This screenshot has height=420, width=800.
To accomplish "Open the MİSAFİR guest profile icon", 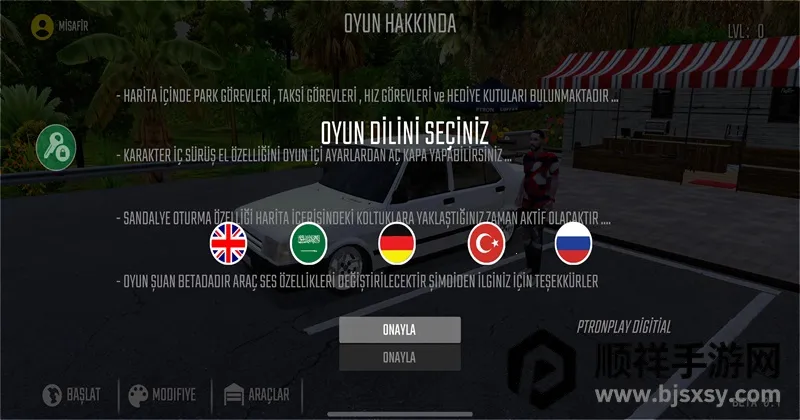I will click(x=42, y=27).
